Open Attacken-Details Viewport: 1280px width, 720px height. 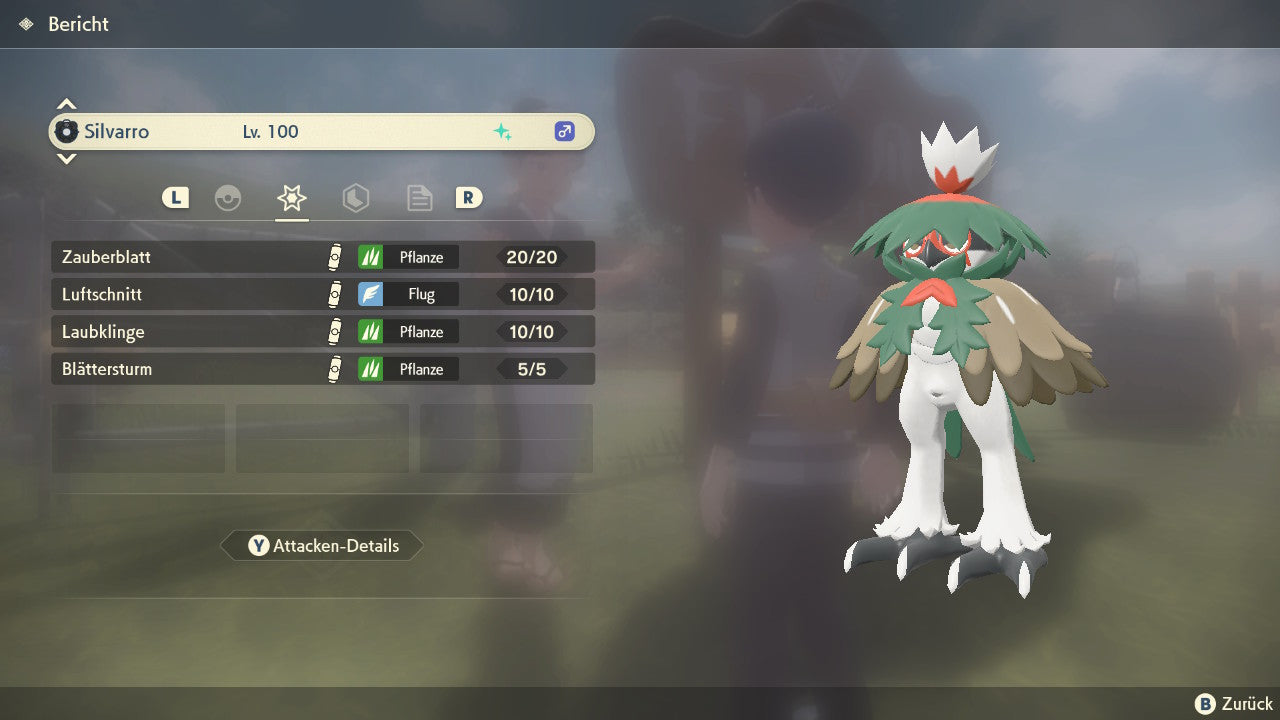pyautogui.click(x=322, y=546)
